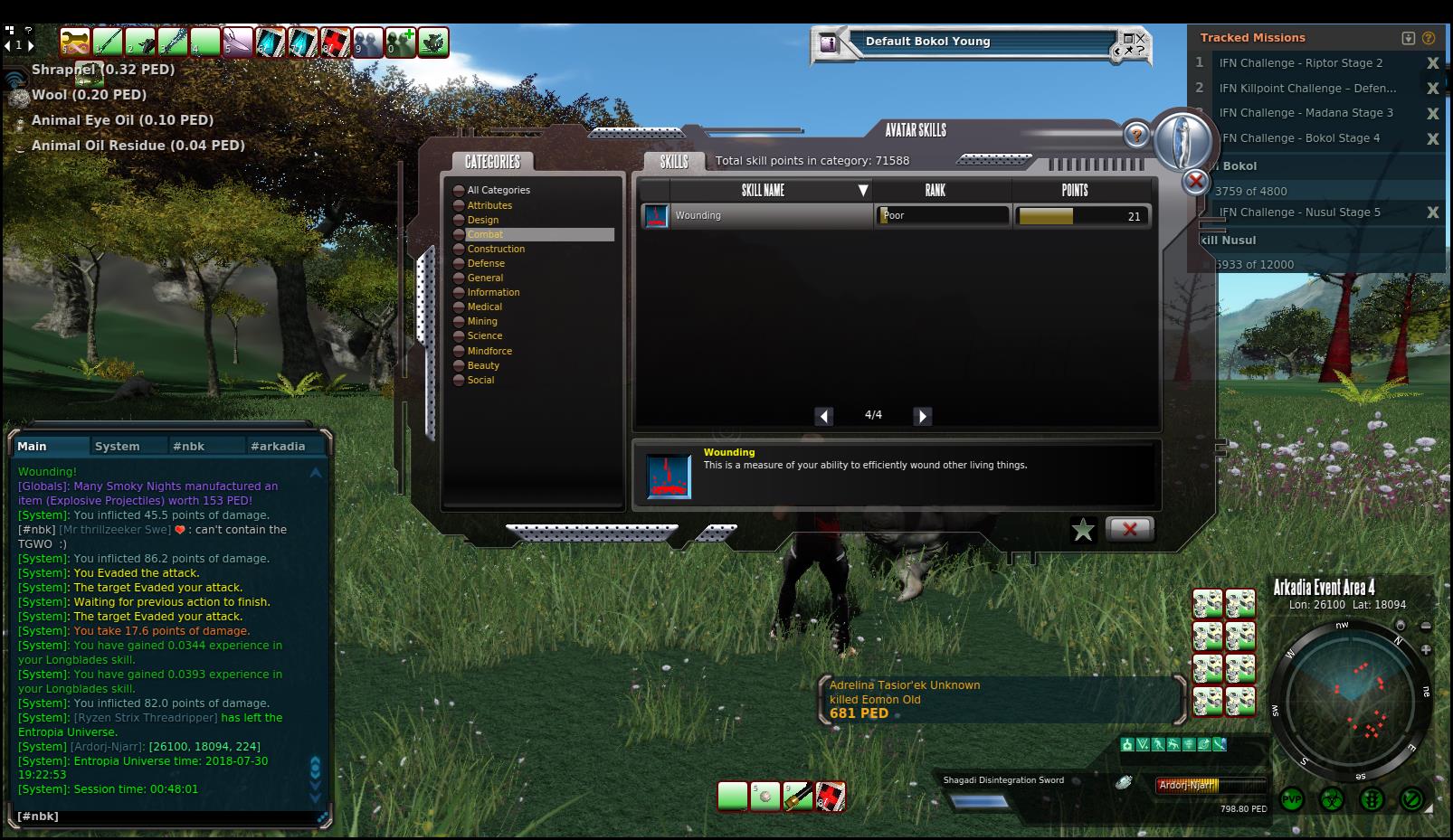Stop tracking IFN Challenge Riptor Stage 2
The height and width of the screenshot is (840, 1453).
pos(1432,63)
